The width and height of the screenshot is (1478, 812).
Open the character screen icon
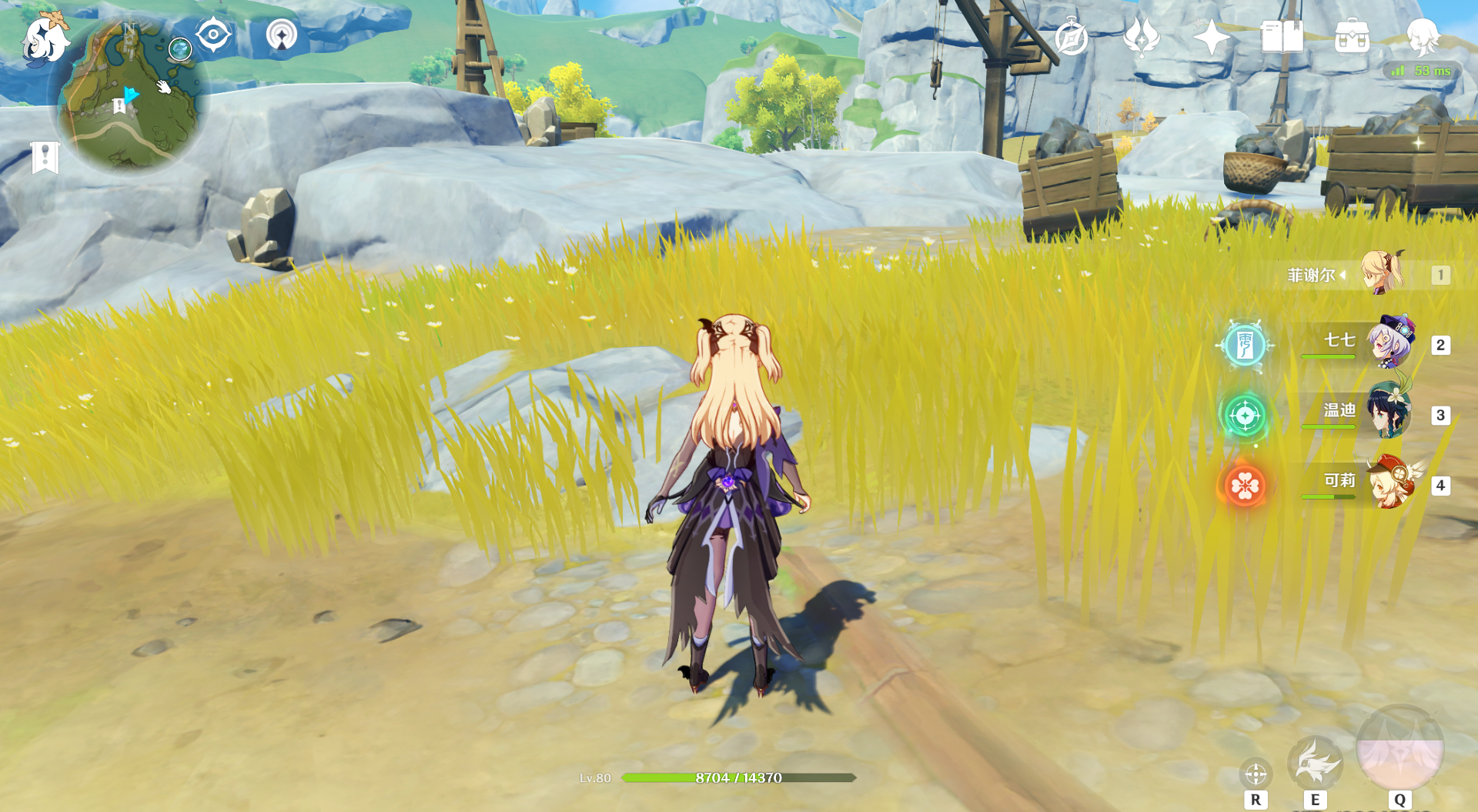tap(1422, 35)
